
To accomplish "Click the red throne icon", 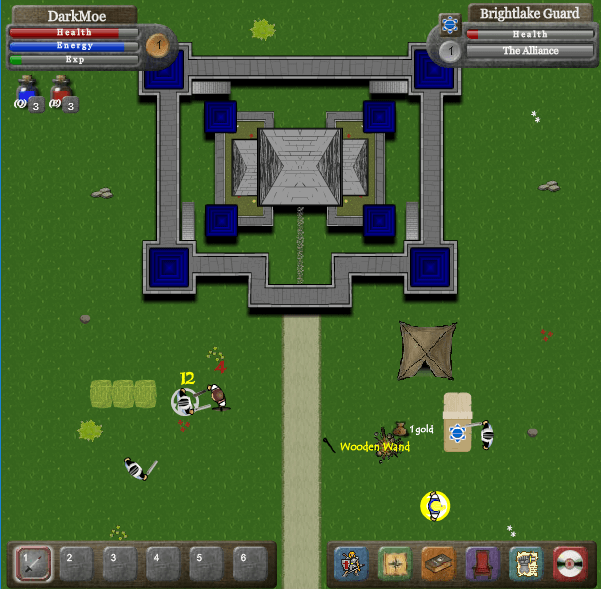I will coord(481,564).
